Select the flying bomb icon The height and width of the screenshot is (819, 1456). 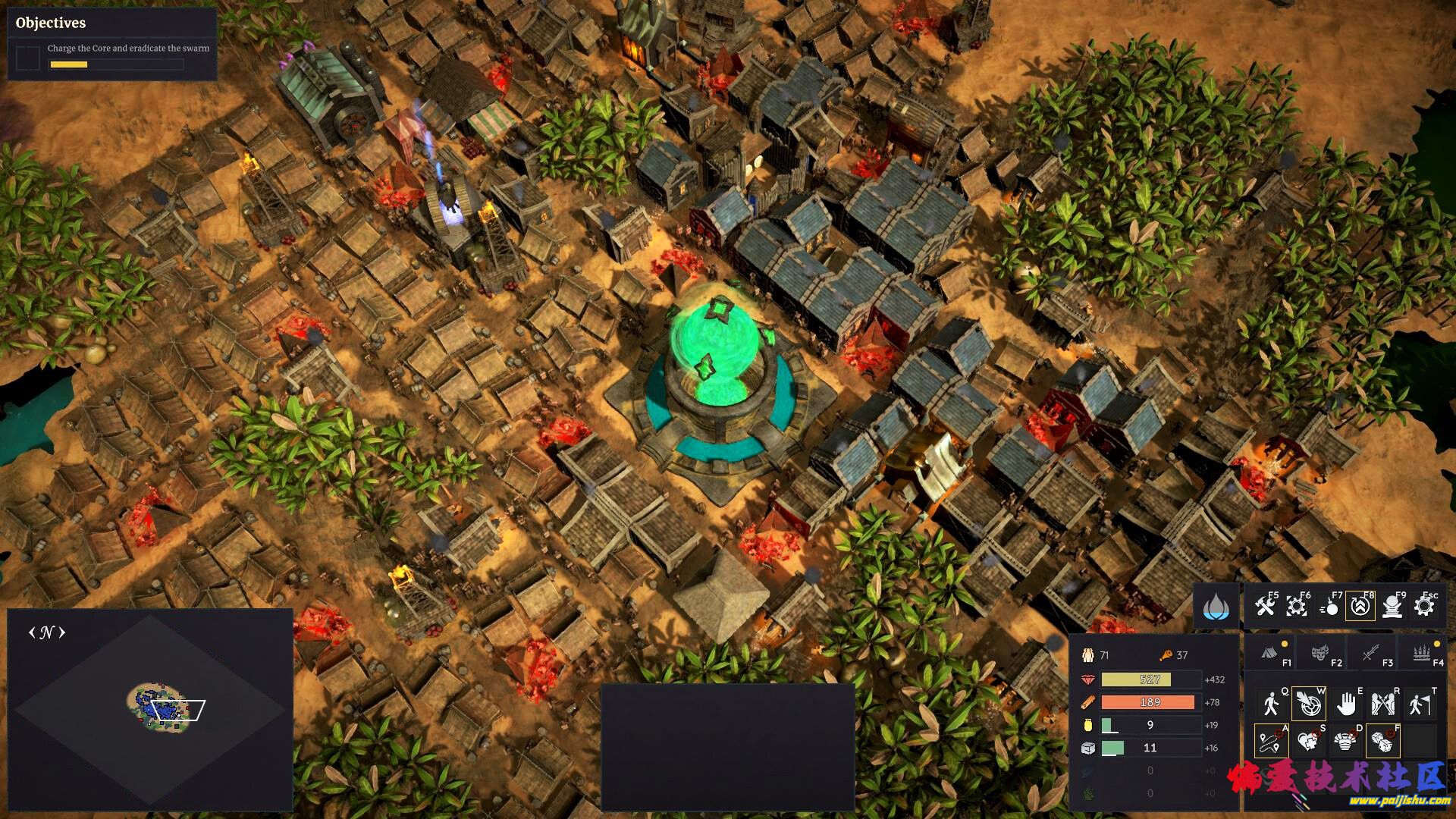[1329, 607]
